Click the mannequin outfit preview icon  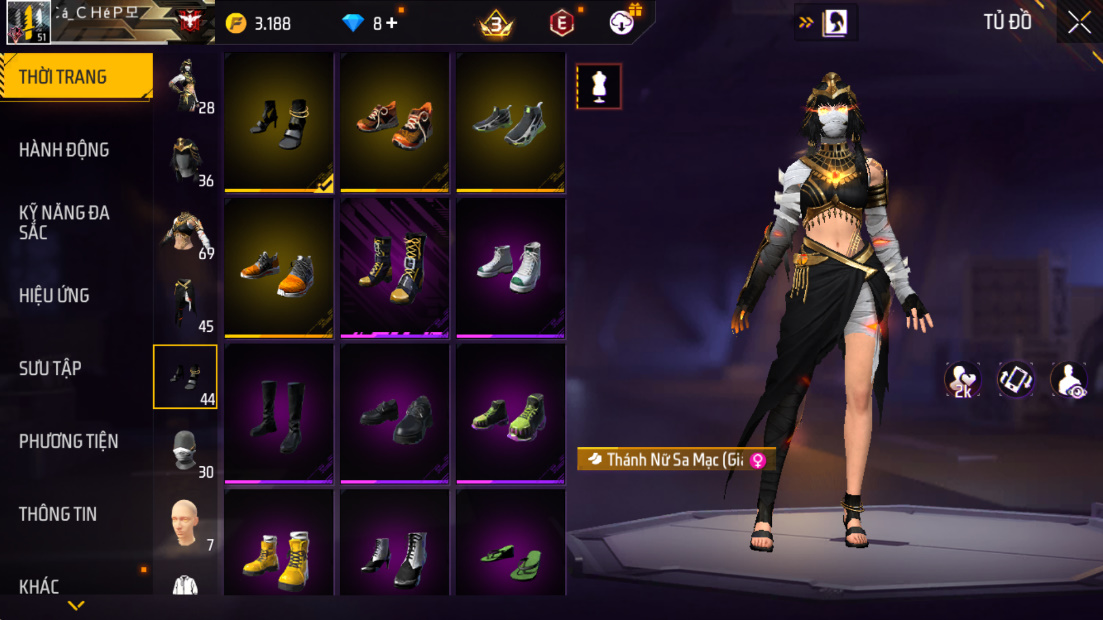pos(599,87)
